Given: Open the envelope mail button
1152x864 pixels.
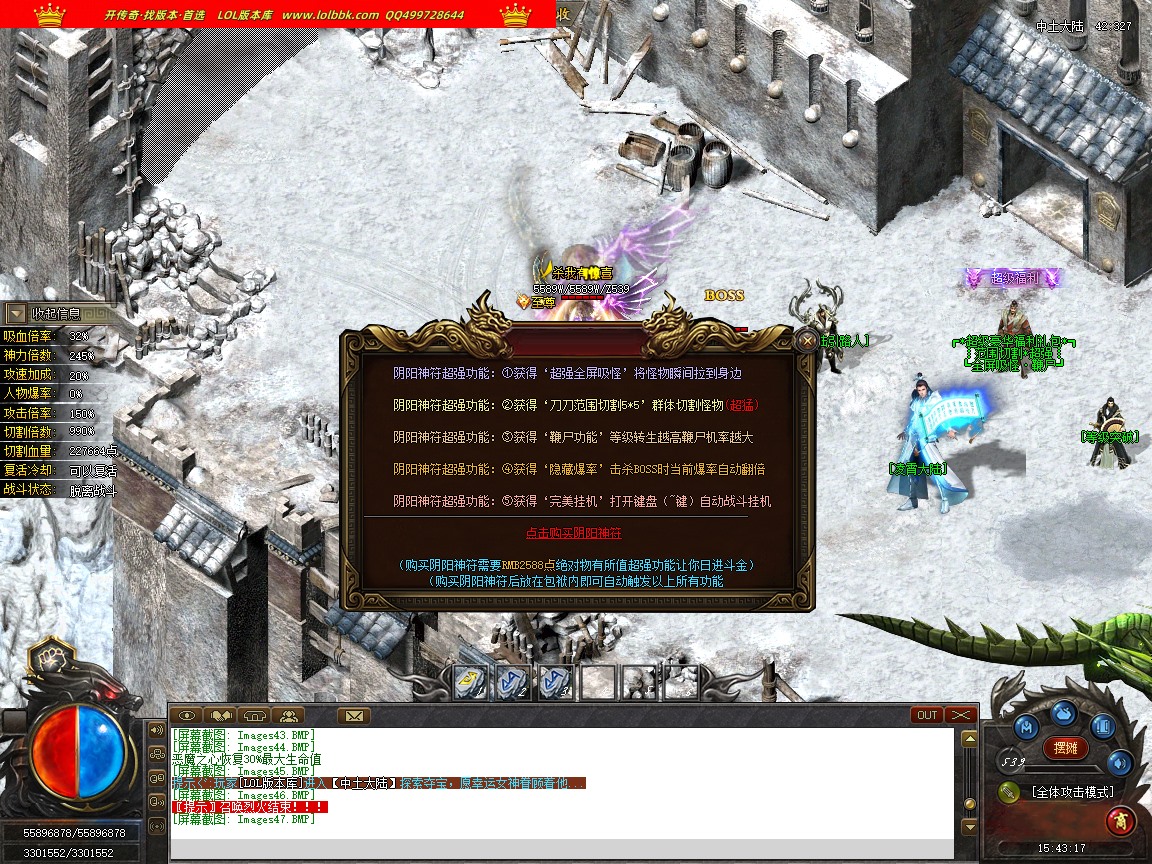Looking at the screenshot, I should tap(353, 715).
